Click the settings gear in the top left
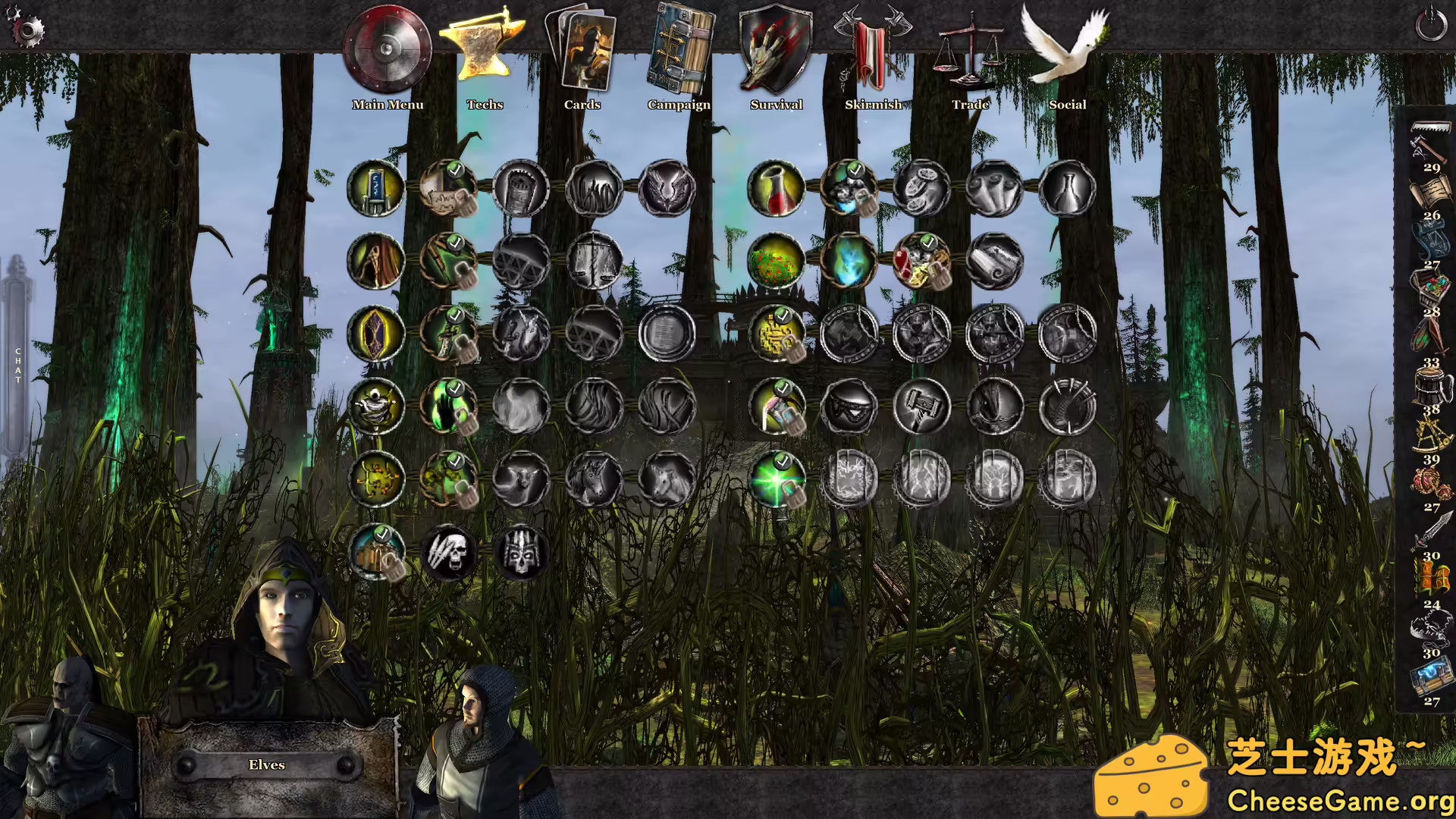Image resolution: width=1456 pixels, height=819 pixels. click(x=27, y=28)
